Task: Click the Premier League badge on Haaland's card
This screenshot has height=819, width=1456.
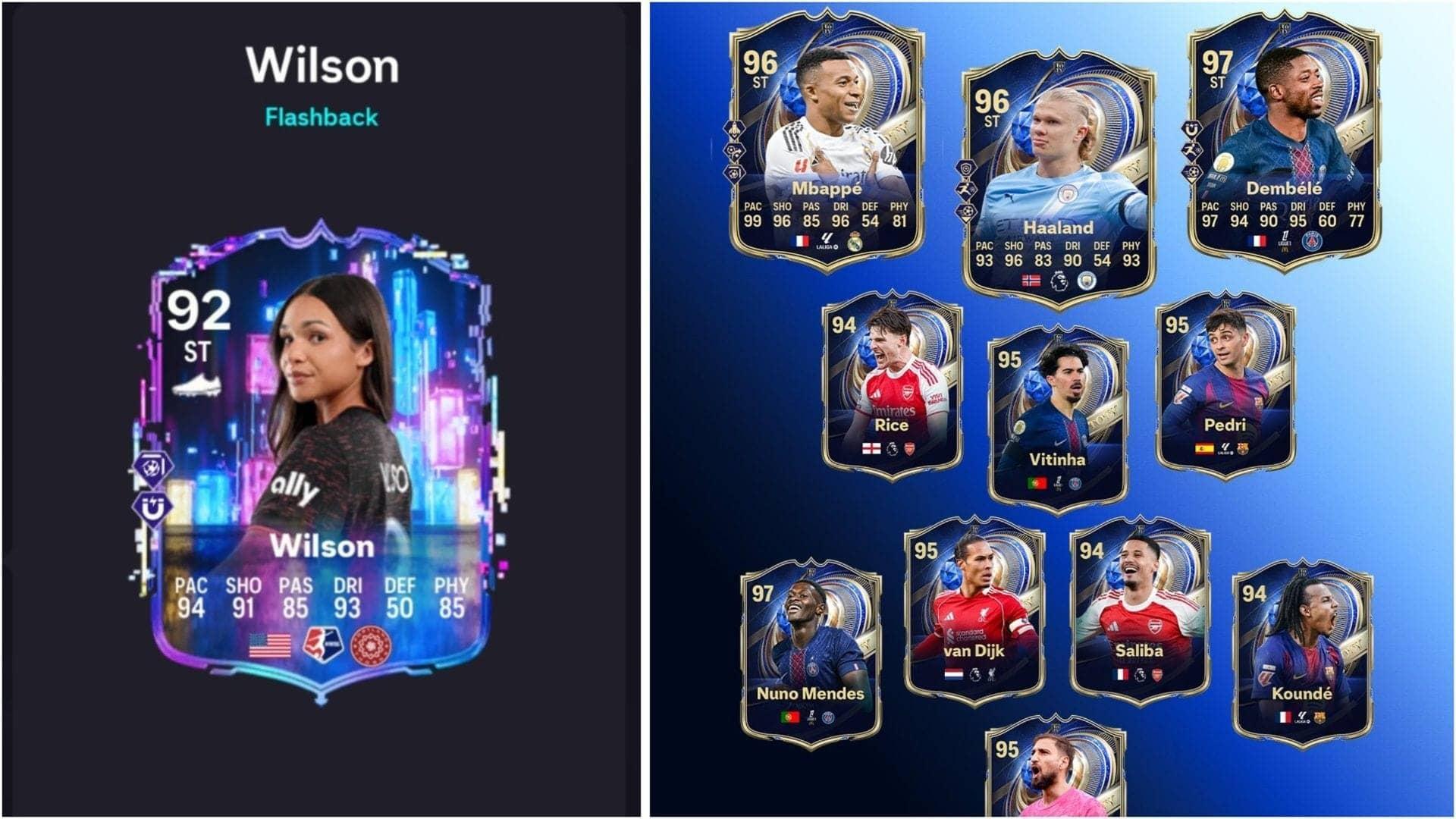Action: pos(1059,281)
